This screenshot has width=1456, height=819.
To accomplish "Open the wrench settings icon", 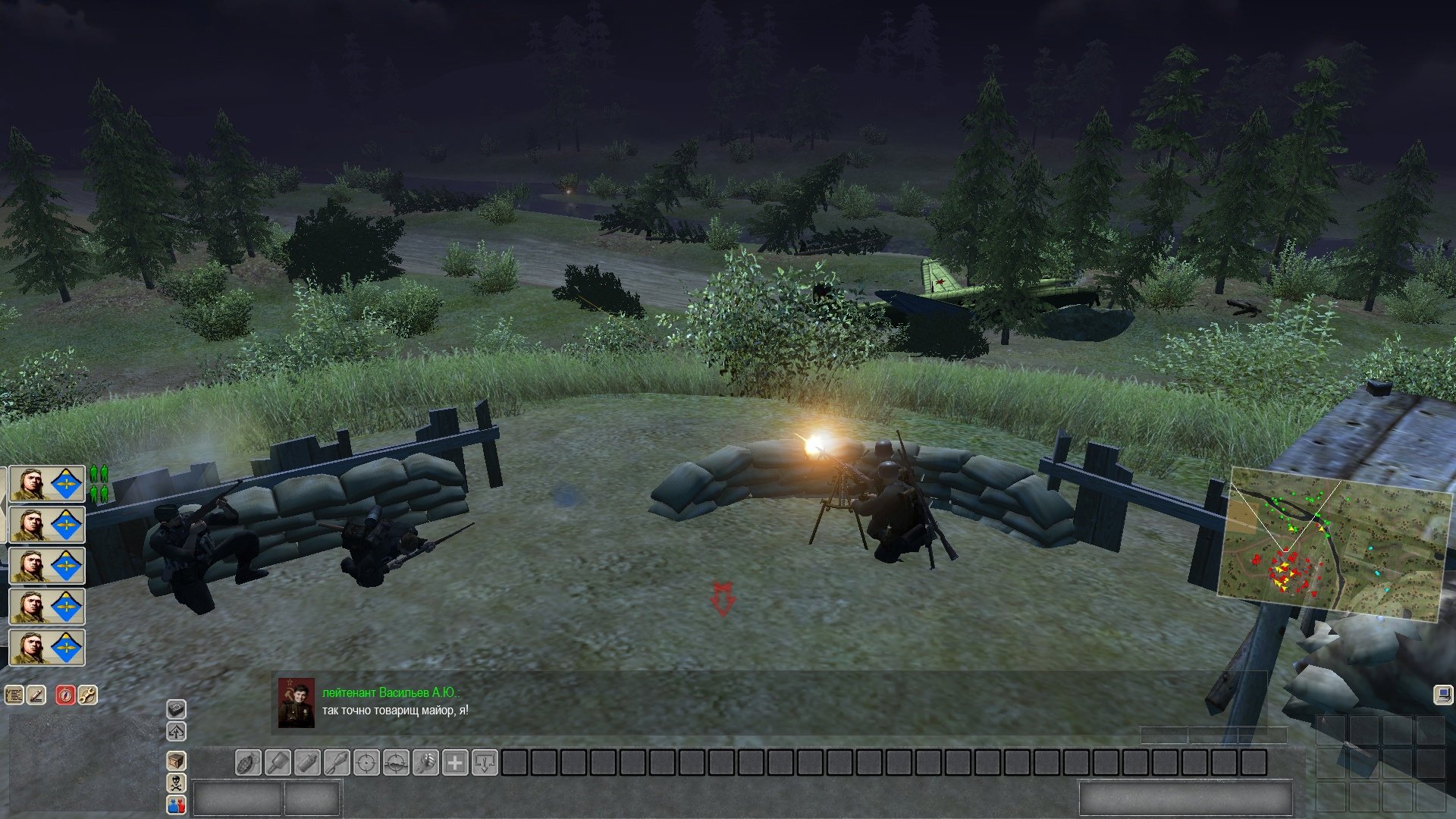I will coord(88,695).
